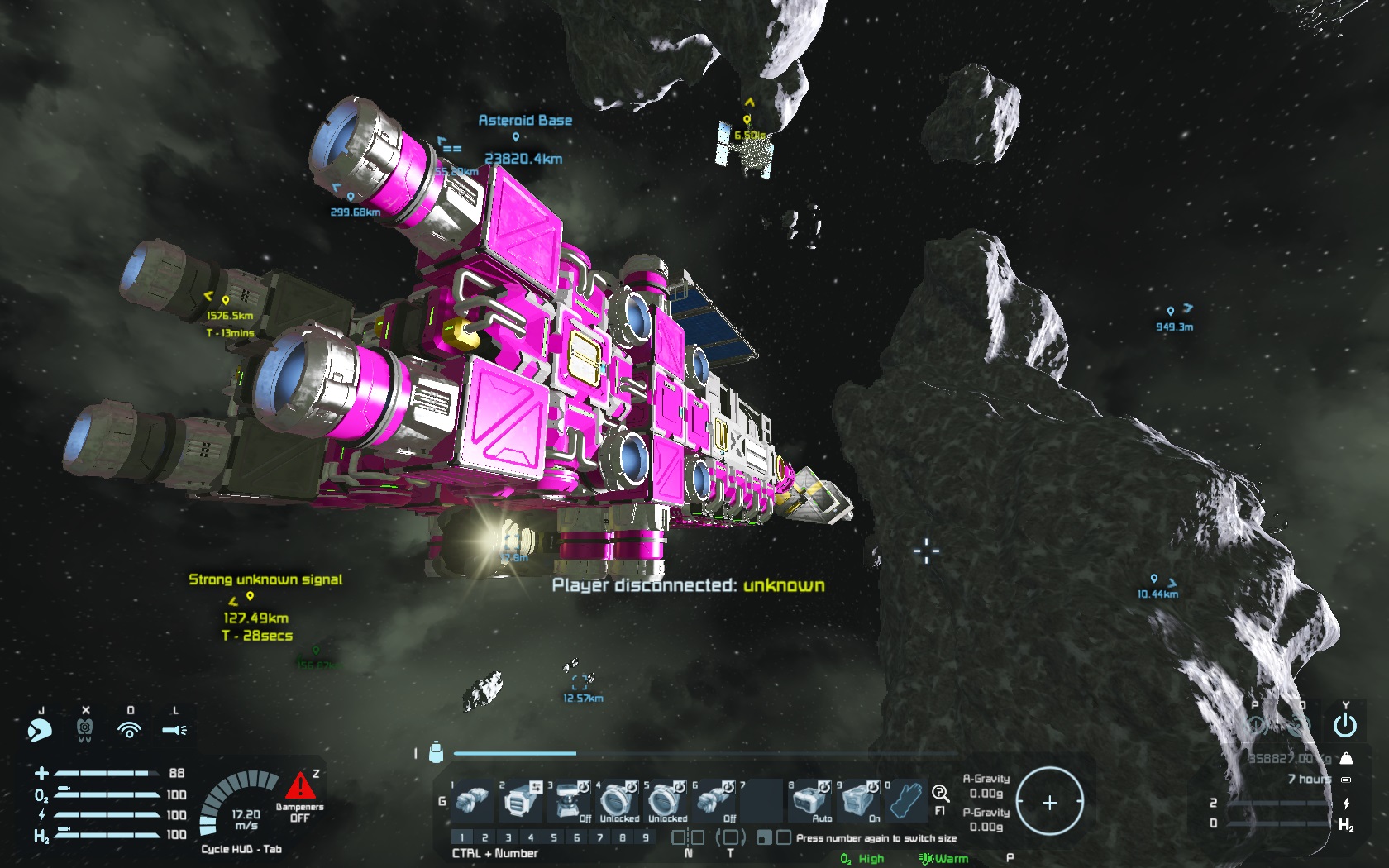Select the thruster block in hotbar slot 1

coord(472,801)
